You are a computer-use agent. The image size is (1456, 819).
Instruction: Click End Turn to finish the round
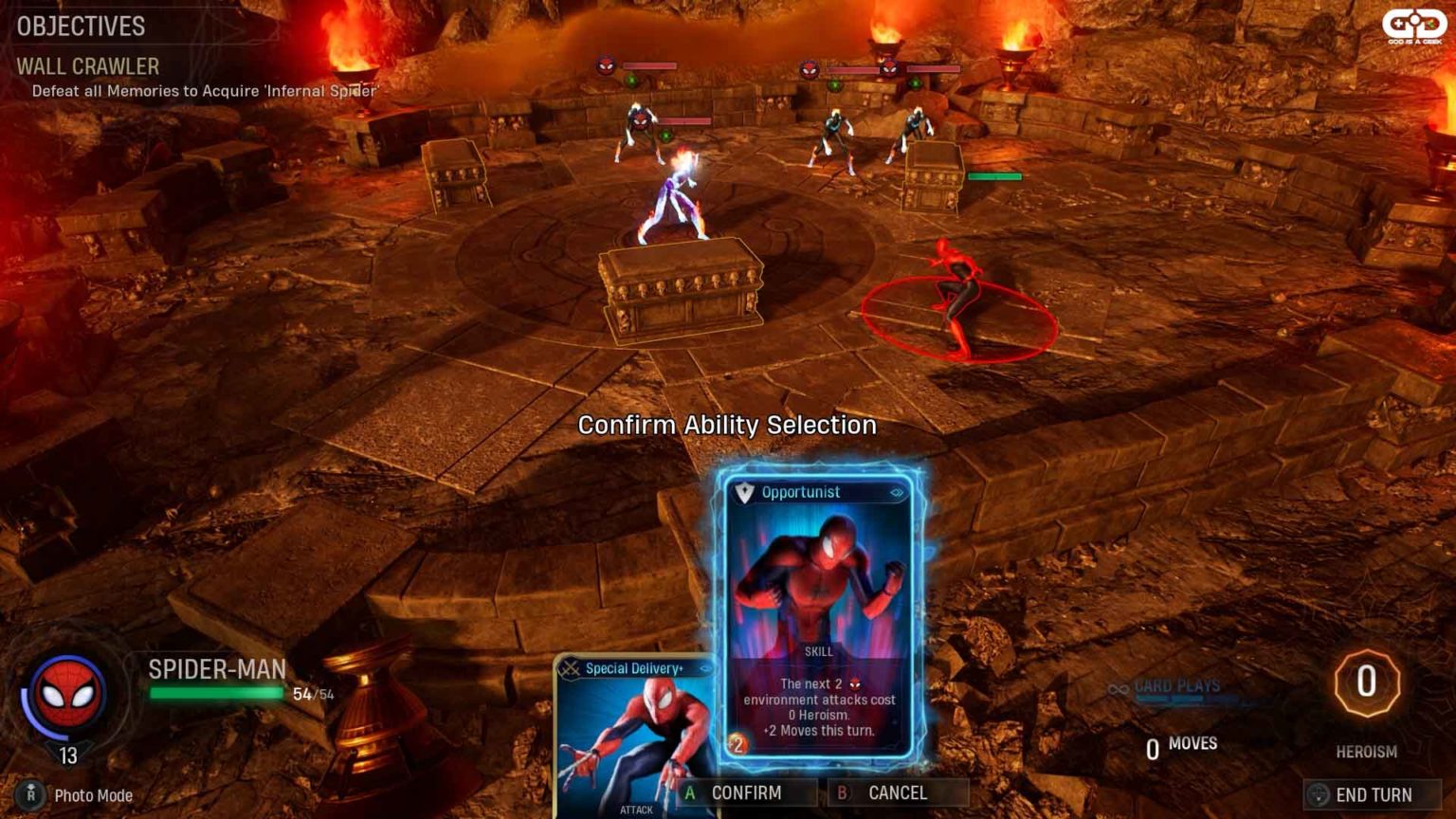(x=1373, y=795)
